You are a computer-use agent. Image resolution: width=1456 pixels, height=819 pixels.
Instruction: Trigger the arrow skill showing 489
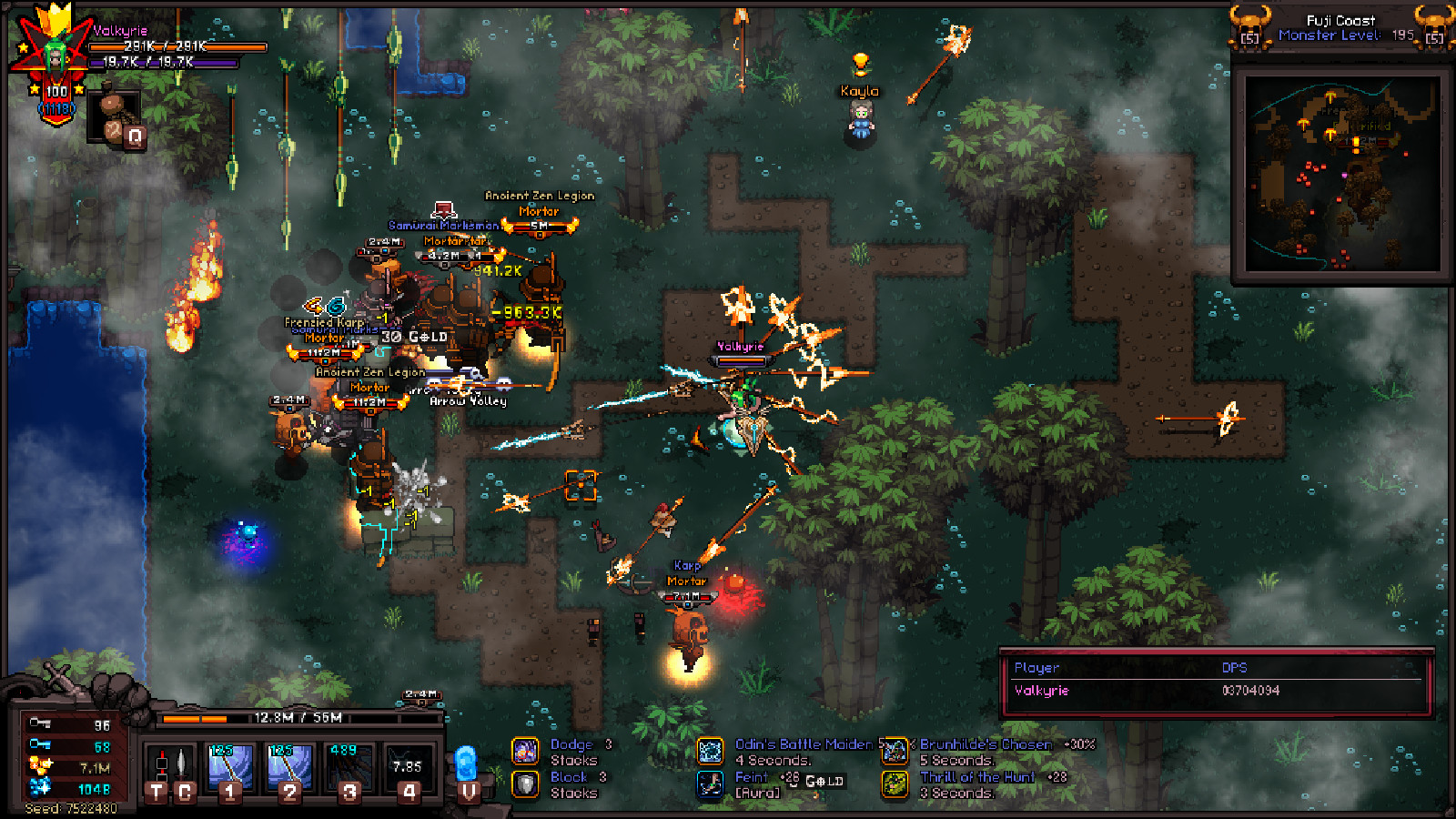tap(349, 770)
